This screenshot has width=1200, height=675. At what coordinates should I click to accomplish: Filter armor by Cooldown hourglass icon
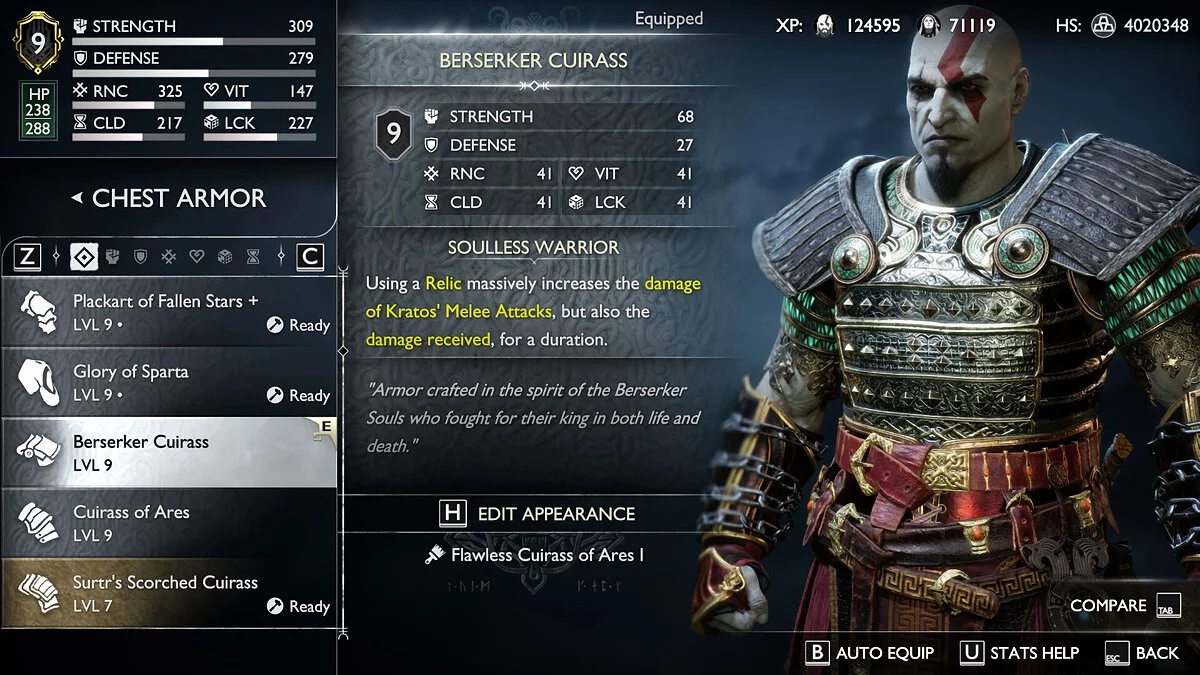tap(253, 257)
